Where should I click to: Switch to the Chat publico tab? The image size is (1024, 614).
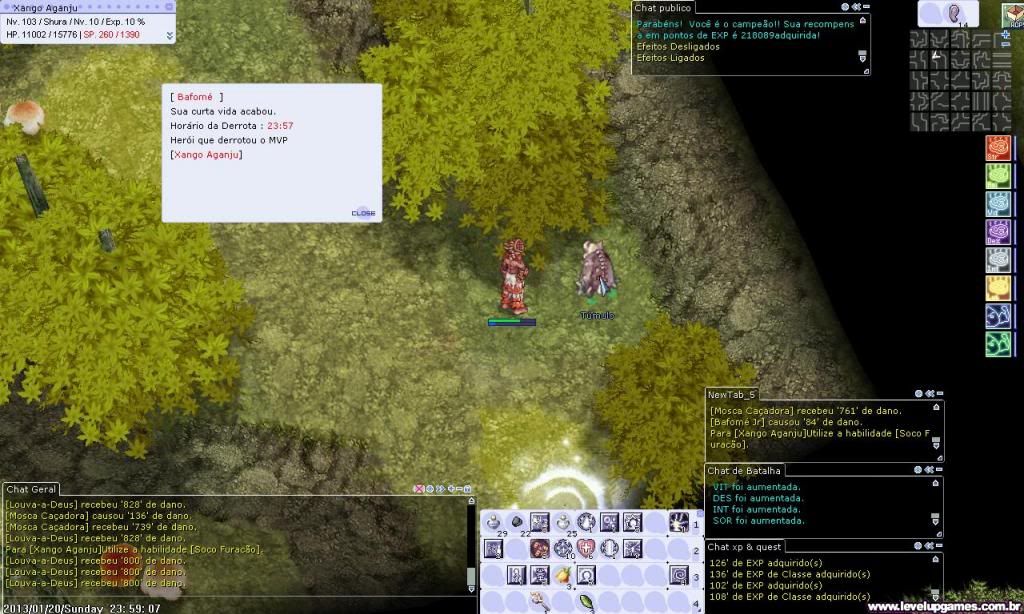click(663, 8)
